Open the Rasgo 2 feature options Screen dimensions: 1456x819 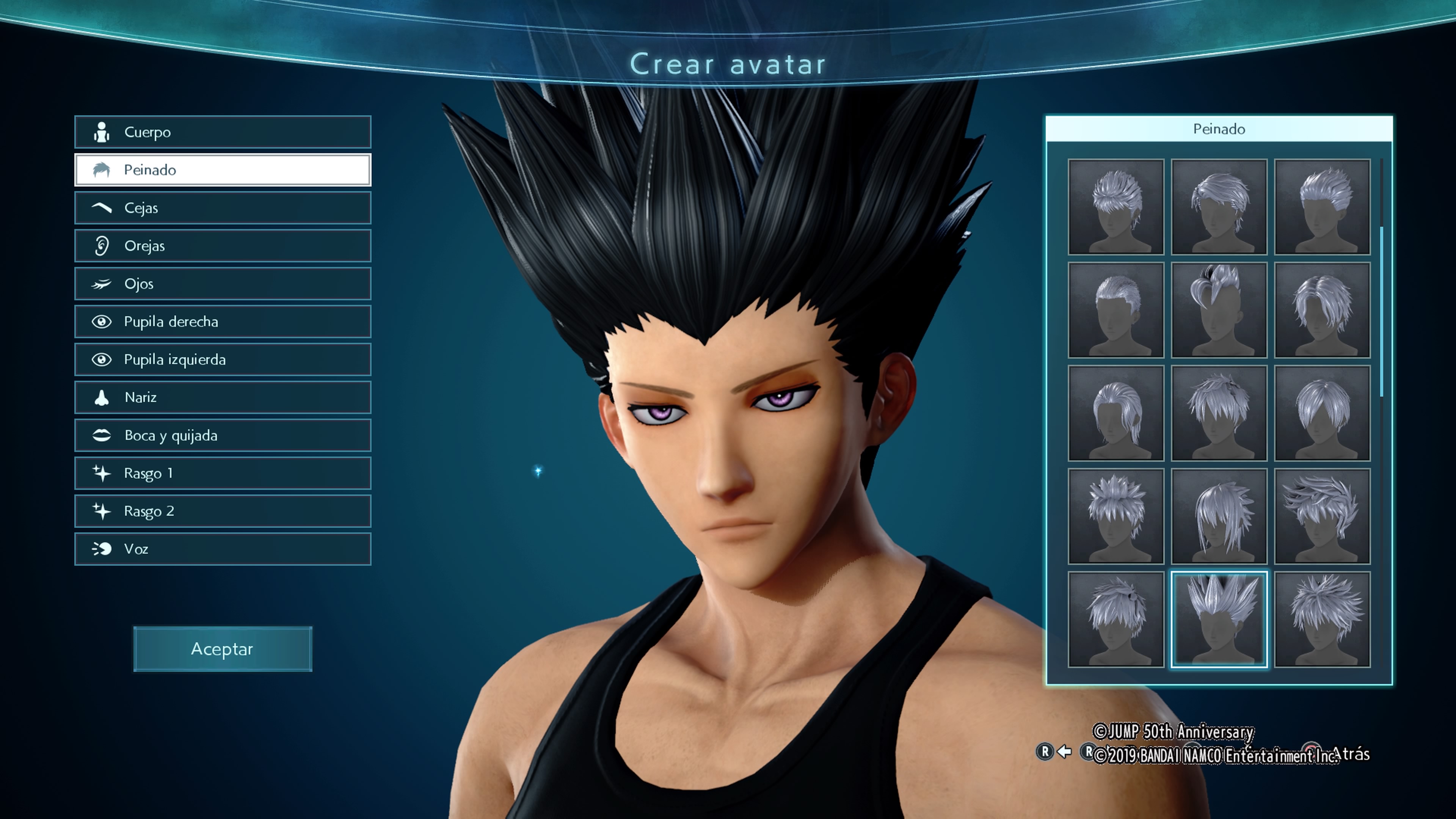pyautogui.click(x=223, y=511)
